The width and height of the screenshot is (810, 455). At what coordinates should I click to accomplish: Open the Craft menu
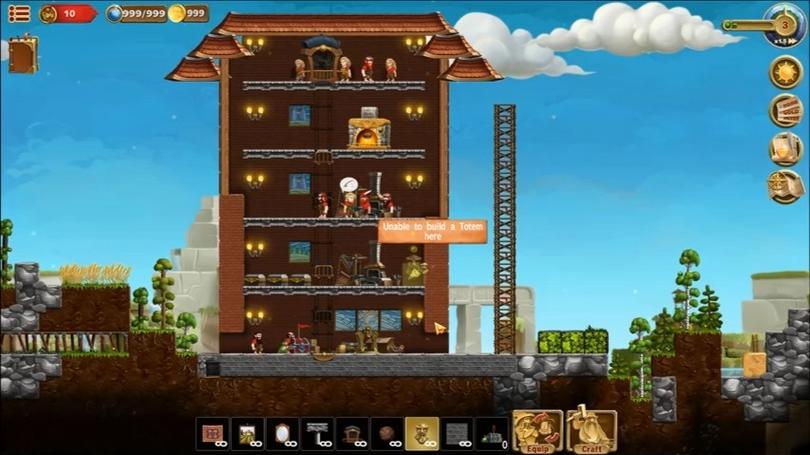(591, 431)
